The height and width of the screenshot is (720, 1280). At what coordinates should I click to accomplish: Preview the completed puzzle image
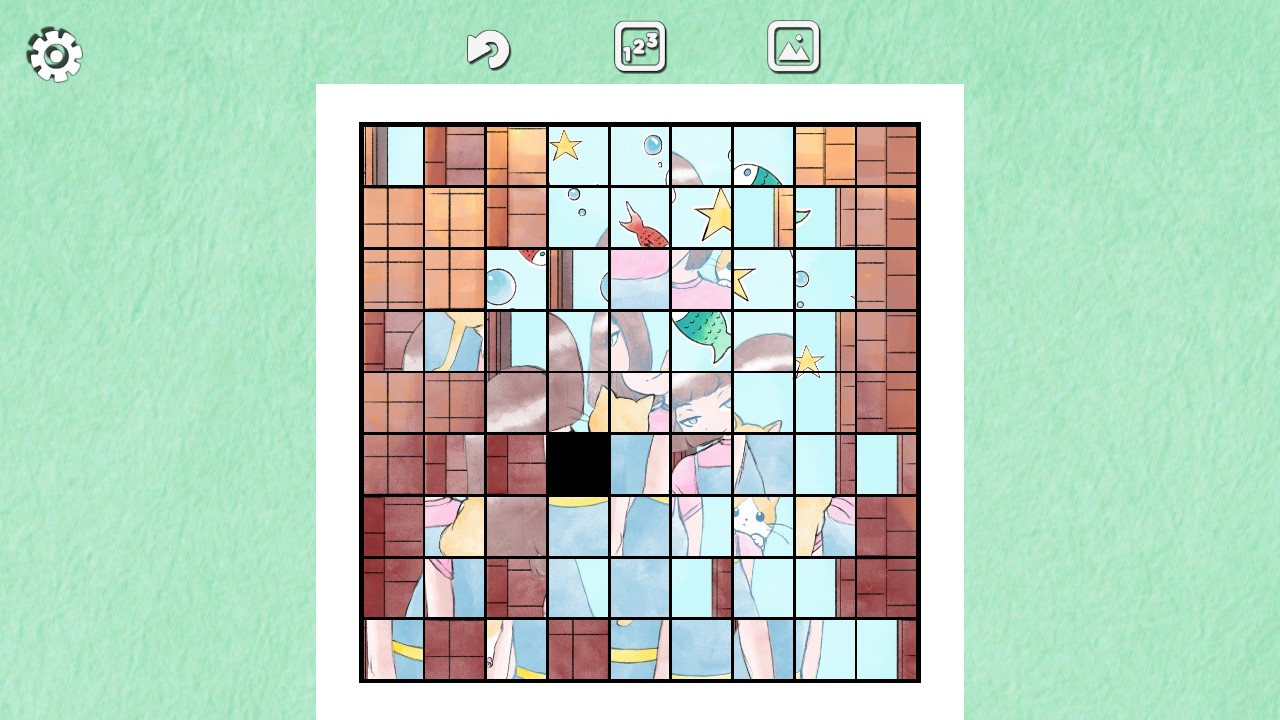pos(793,46)
